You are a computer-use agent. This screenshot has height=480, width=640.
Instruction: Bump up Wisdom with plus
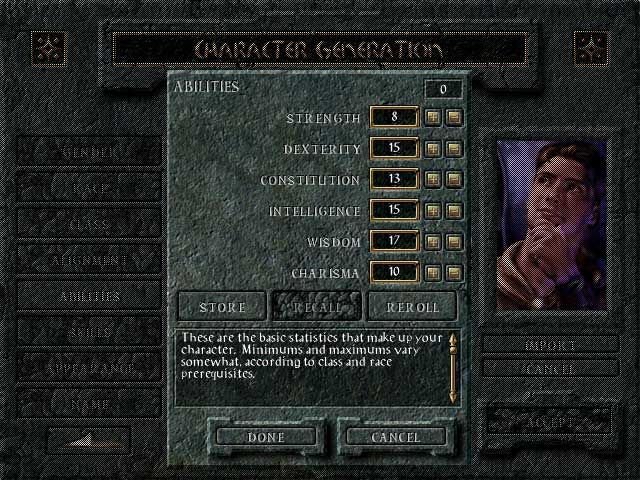(x=433, y=241)
